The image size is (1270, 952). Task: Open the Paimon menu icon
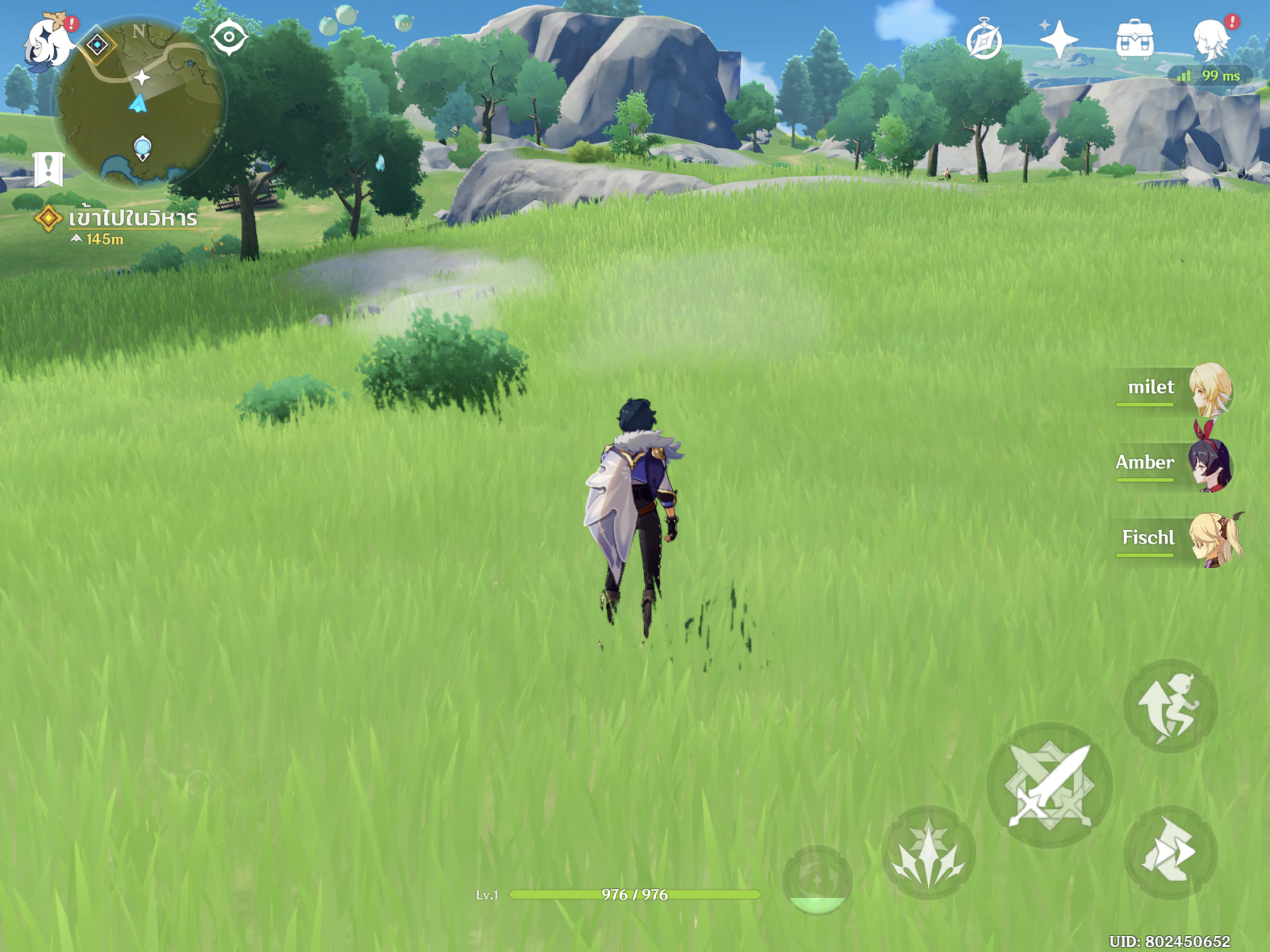tap(48, 41)
